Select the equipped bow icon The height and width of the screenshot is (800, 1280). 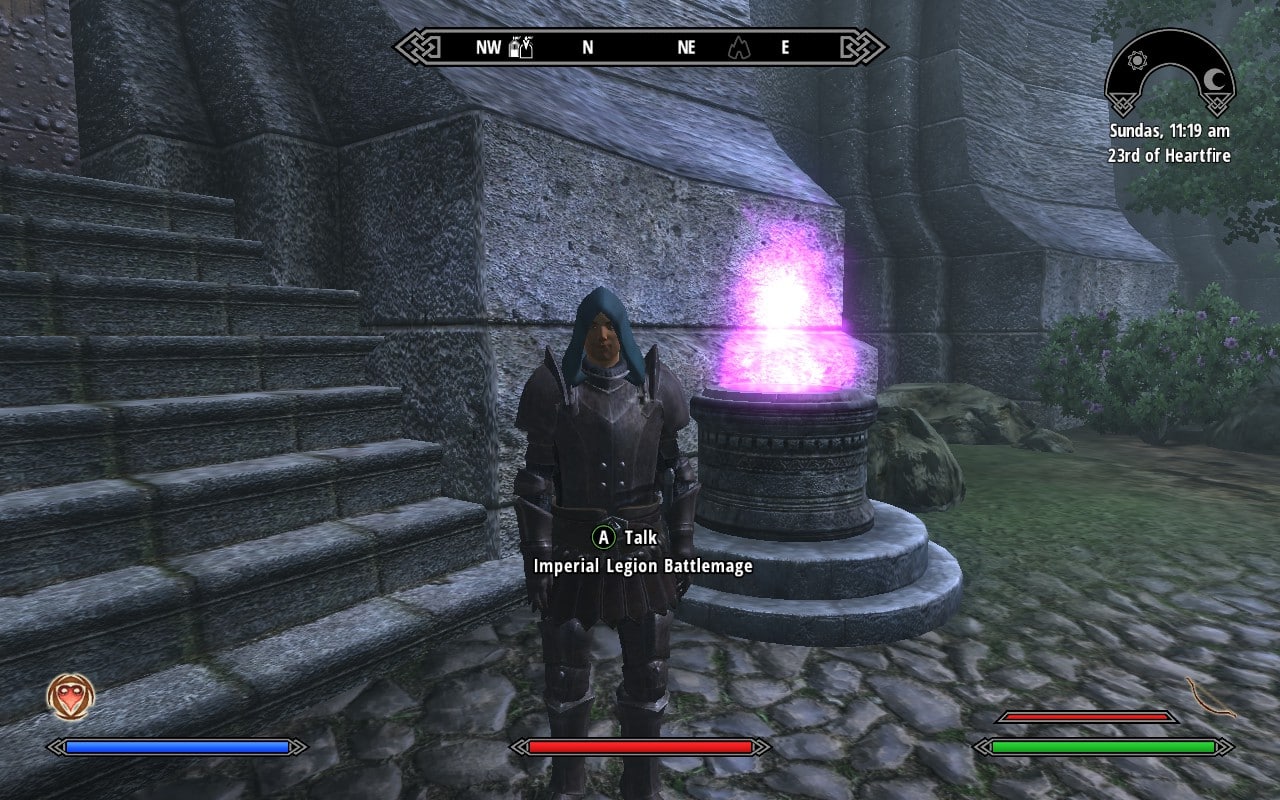pyautogui.click(x=1211, y=696)
